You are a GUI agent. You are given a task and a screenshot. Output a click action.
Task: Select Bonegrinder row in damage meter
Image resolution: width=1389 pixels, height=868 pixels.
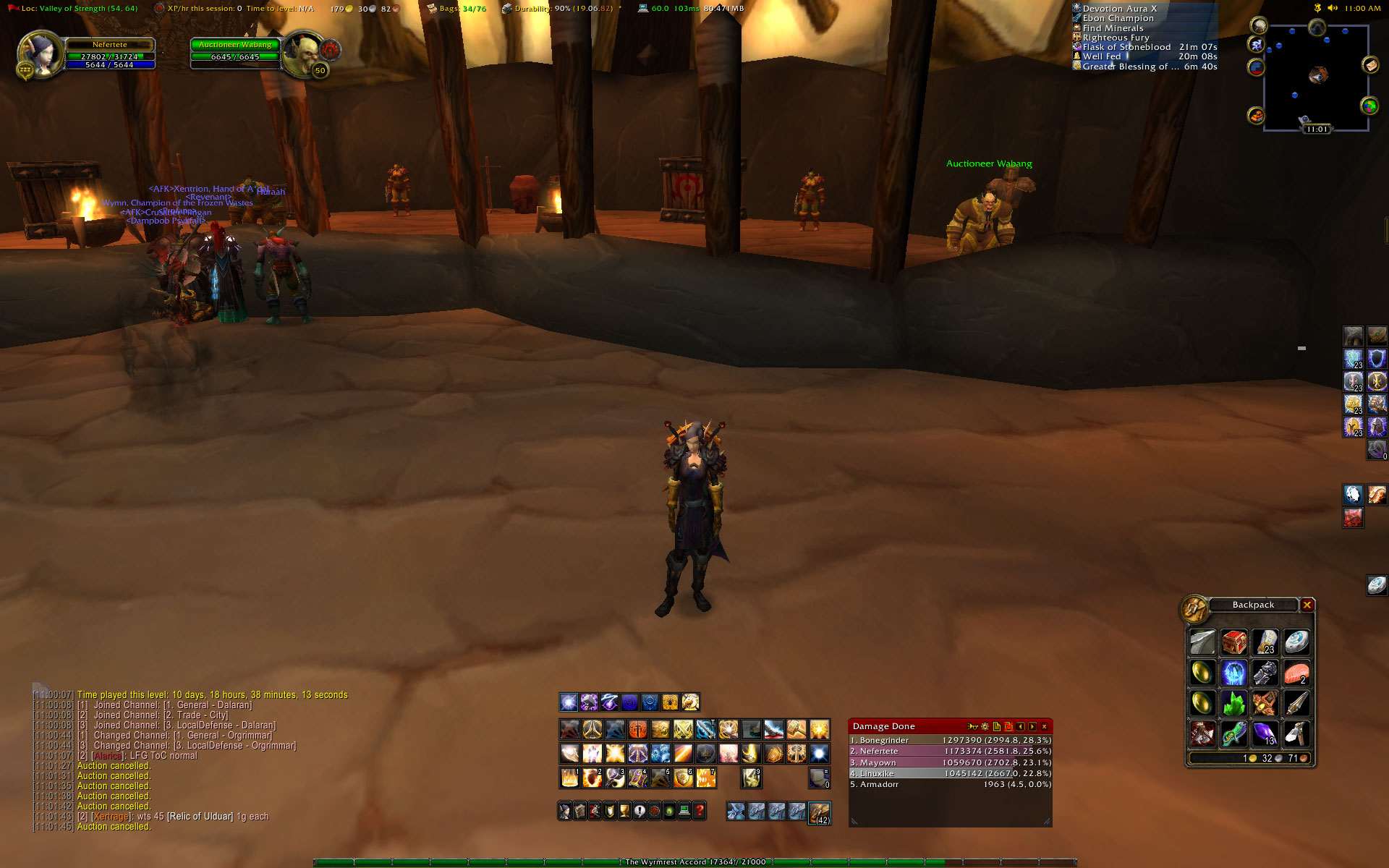pyautogui.click(x=950, y=740)
